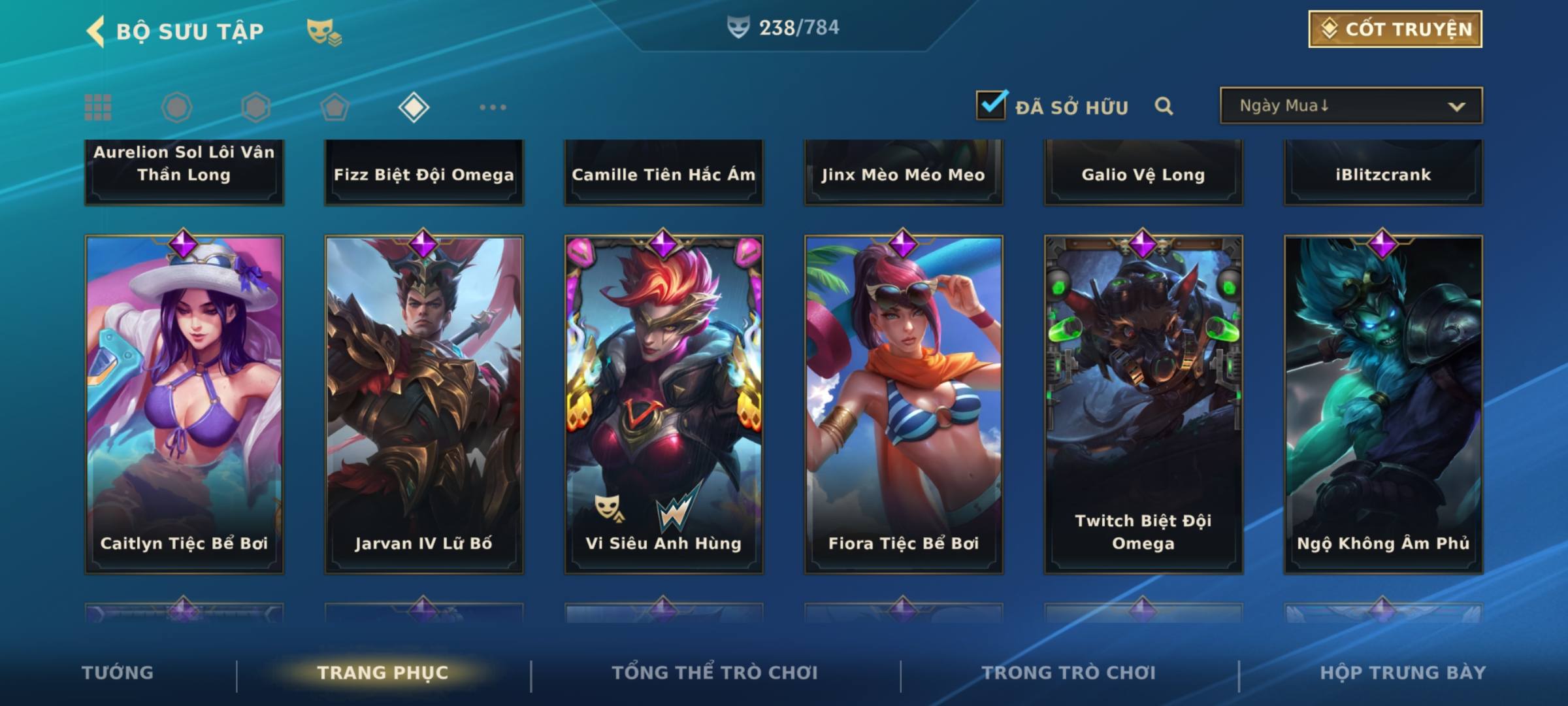
Task: Select the grid all-skins filter icon
Action: click(98, 107)
